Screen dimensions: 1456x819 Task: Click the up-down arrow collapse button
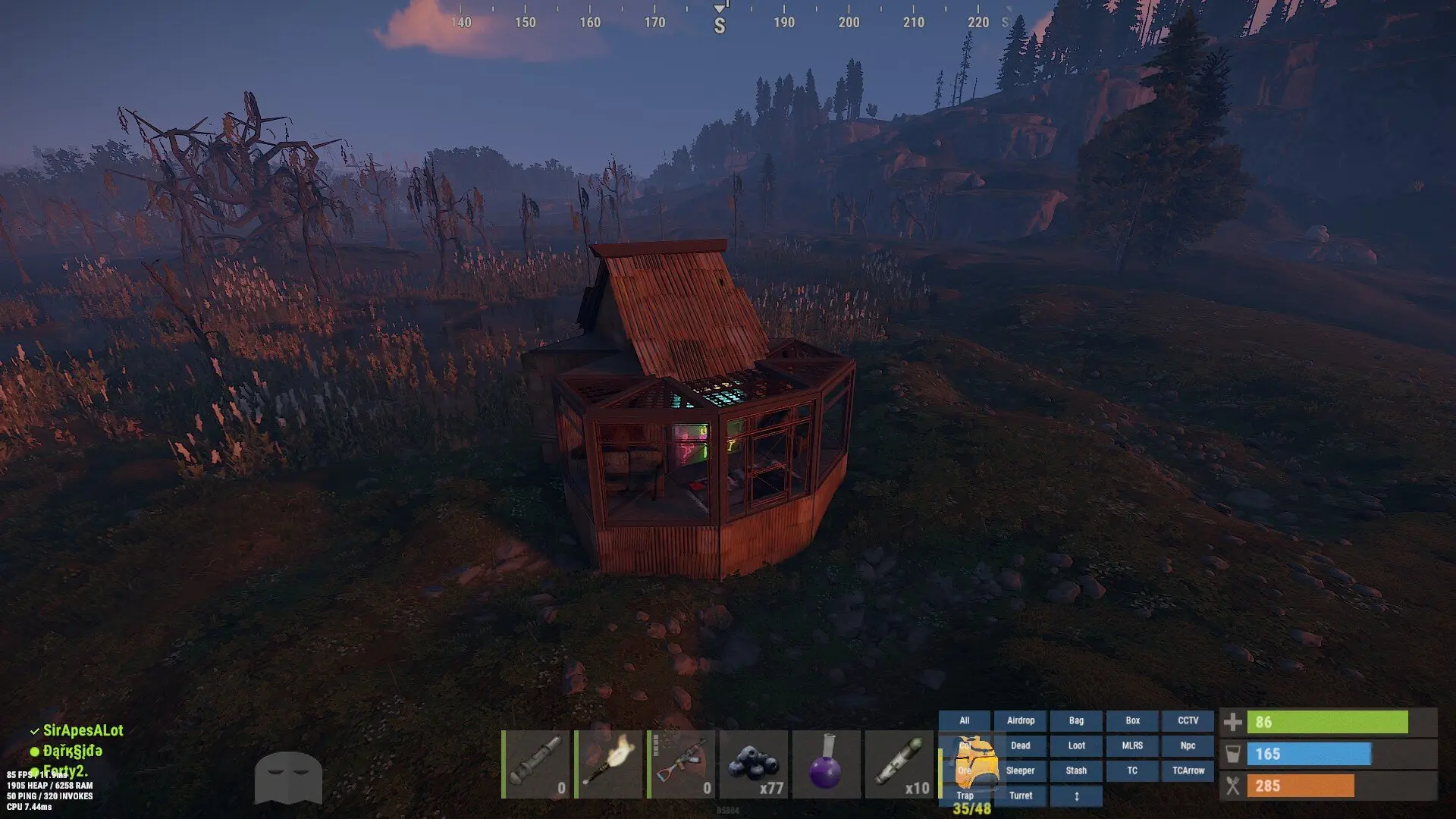tap(1076, 795)
